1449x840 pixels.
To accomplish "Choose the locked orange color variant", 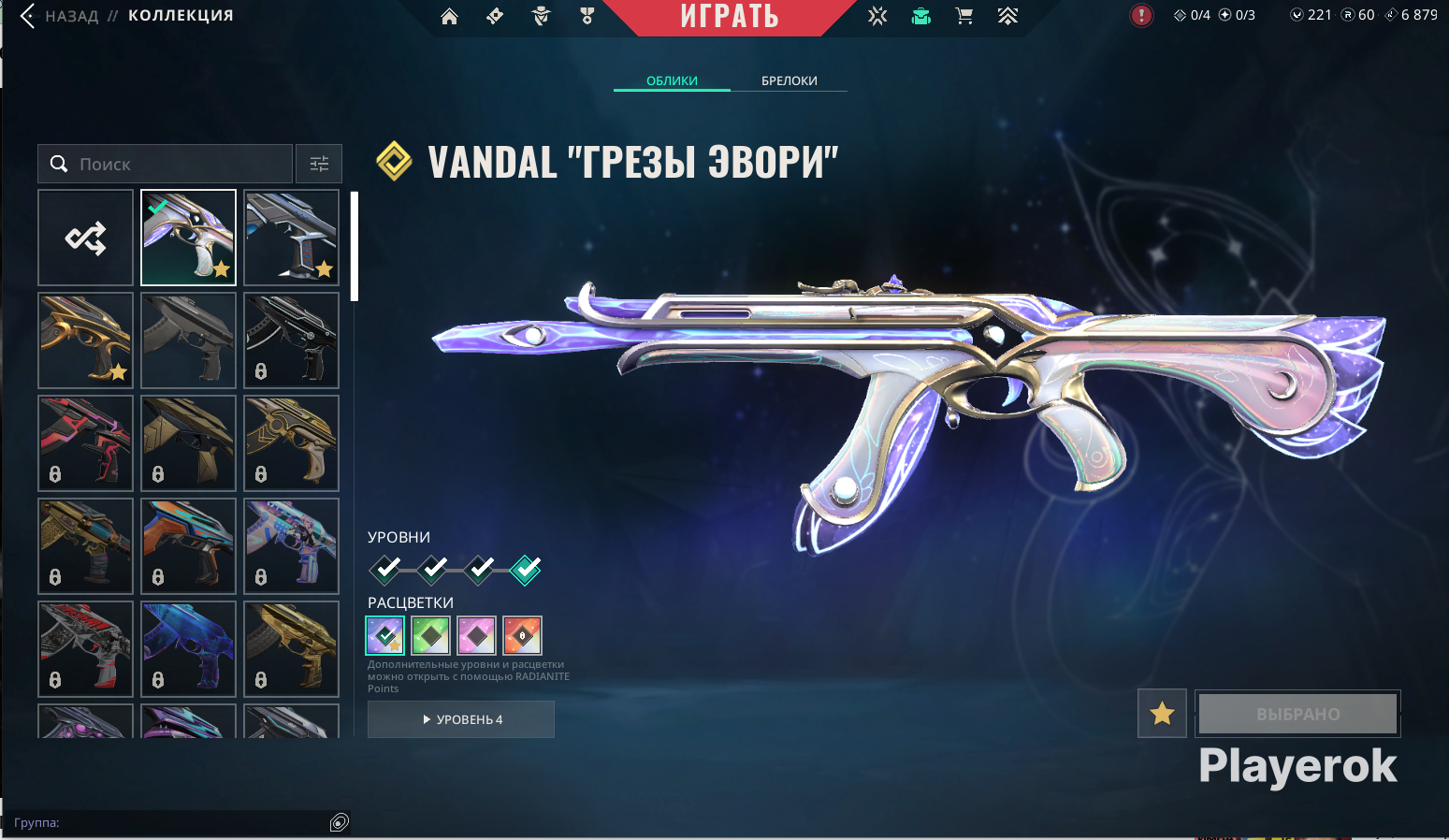I will click(x=522, y=636).
